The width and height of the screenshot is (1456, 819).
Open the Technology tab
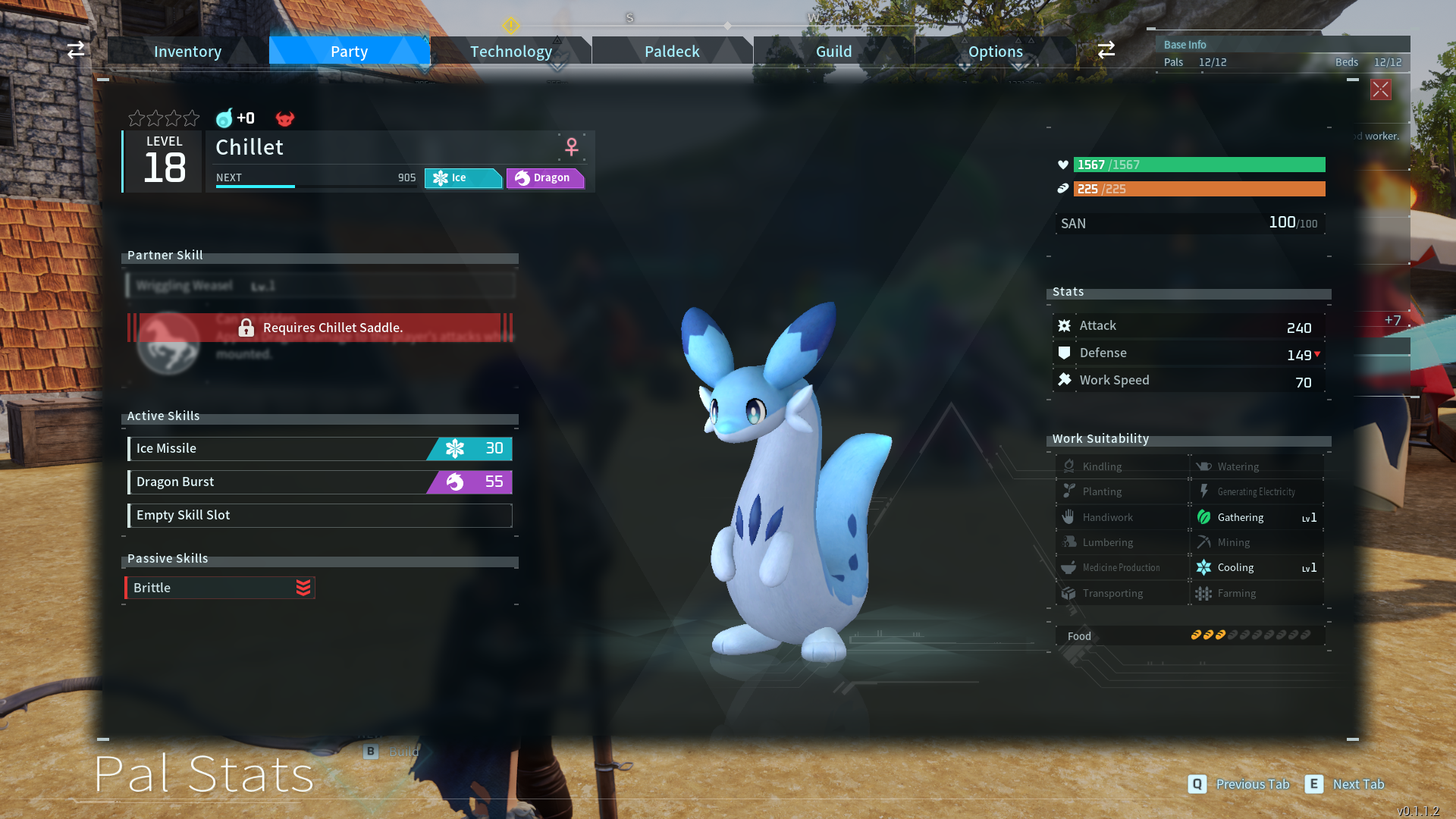(510, 51)
